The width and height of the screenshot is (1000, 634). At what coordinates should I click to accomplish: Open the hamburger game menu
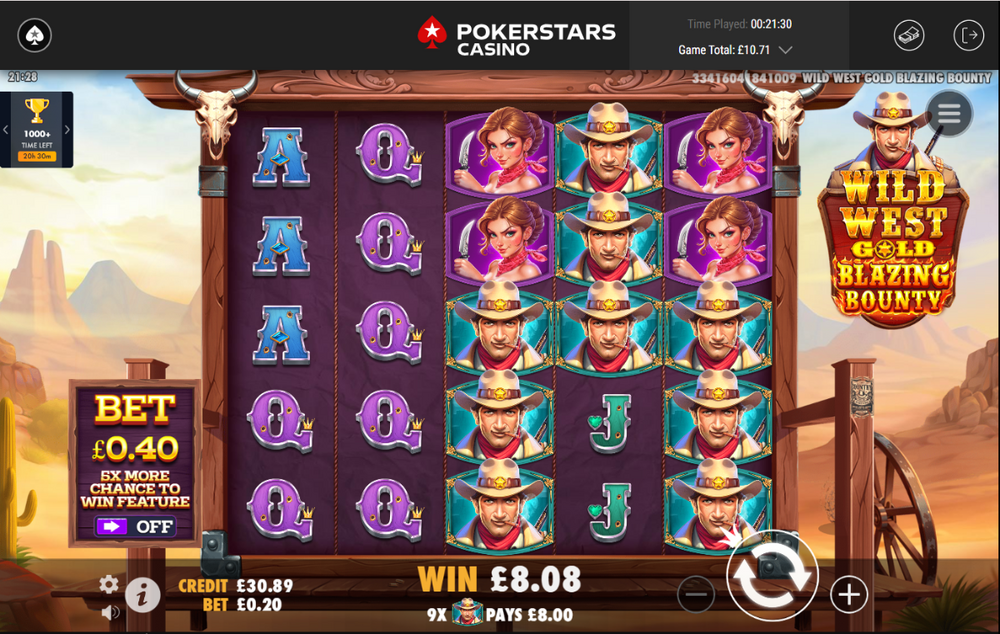[x=948, y=114]
